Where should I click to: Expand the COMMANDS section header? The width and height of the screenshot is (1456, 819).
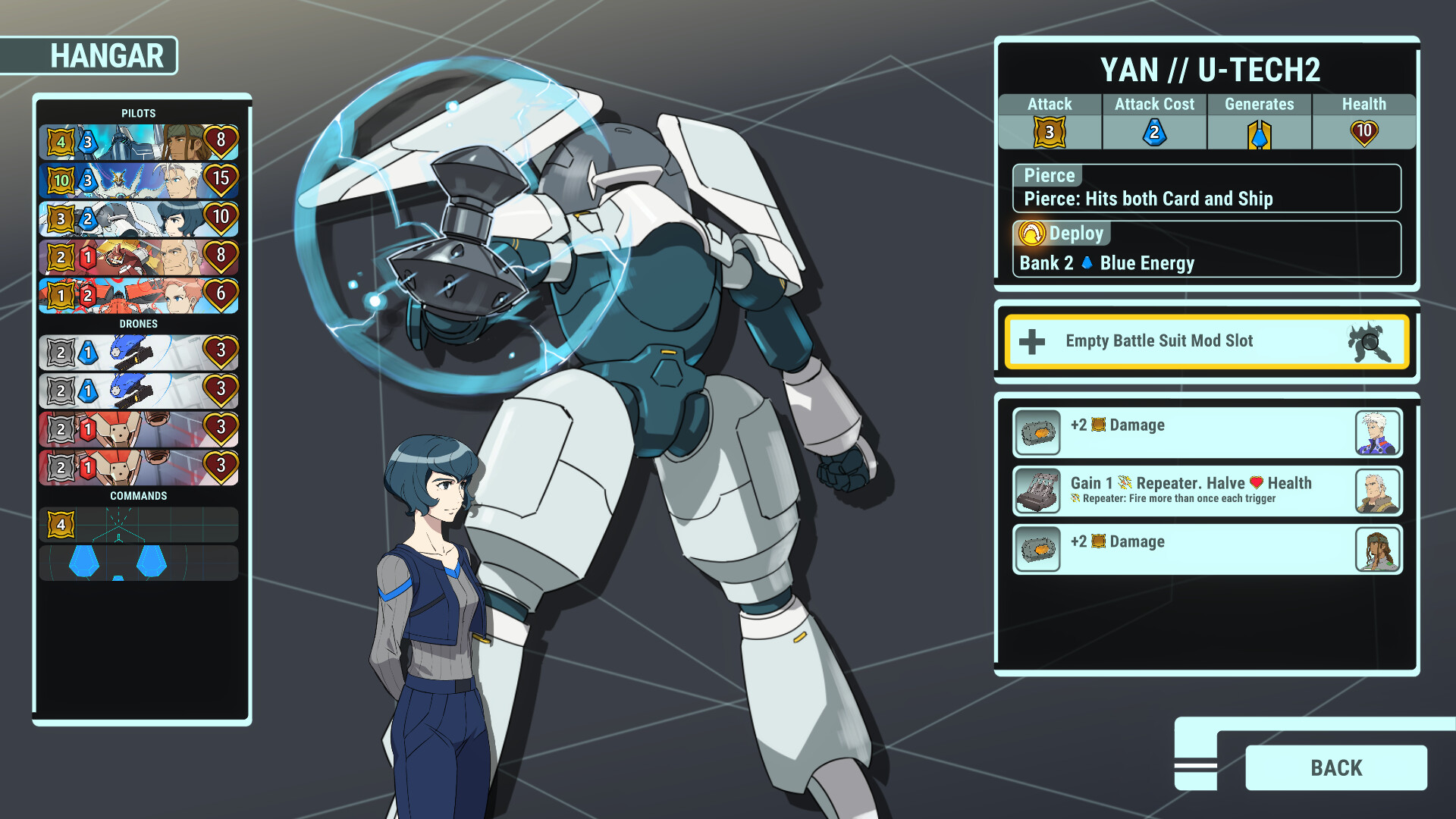pyautogui.click(x=138, y=495)
